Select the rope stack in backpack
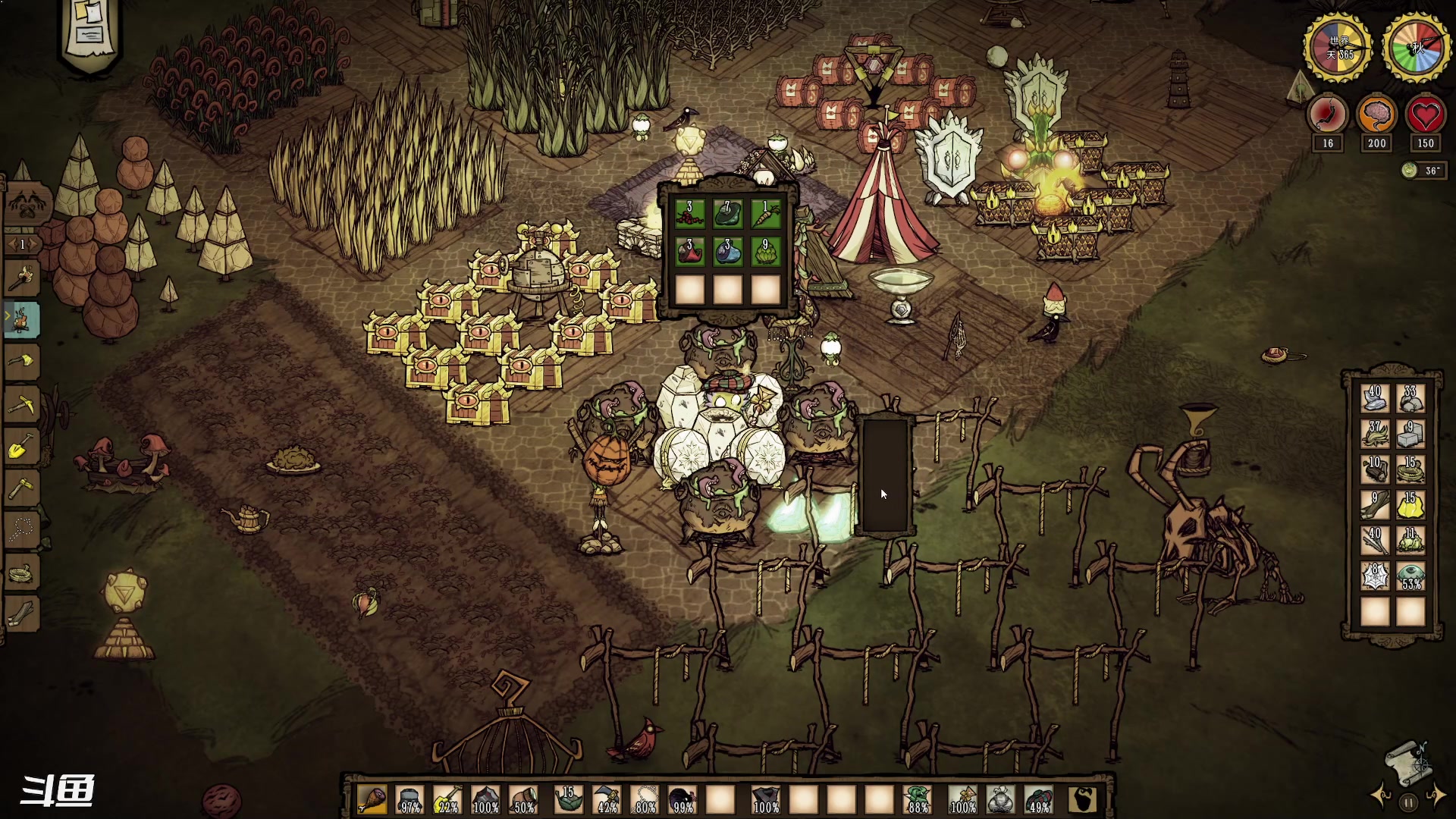The height and width of the screenshot is (819, 1456). [1410, 470]
